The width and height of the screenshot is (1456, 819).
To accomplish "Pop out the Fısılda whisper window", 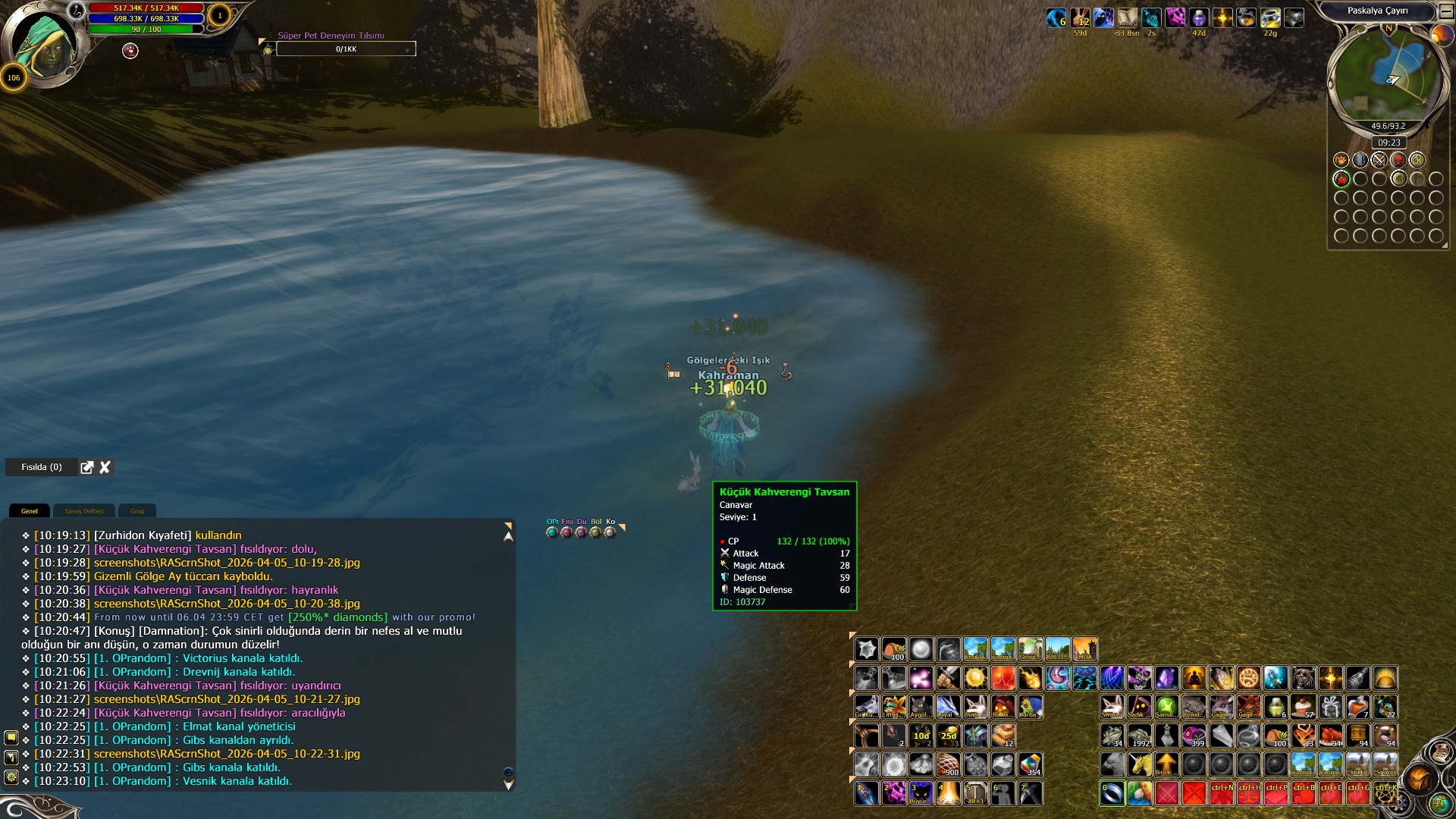I will pos(87,467).
